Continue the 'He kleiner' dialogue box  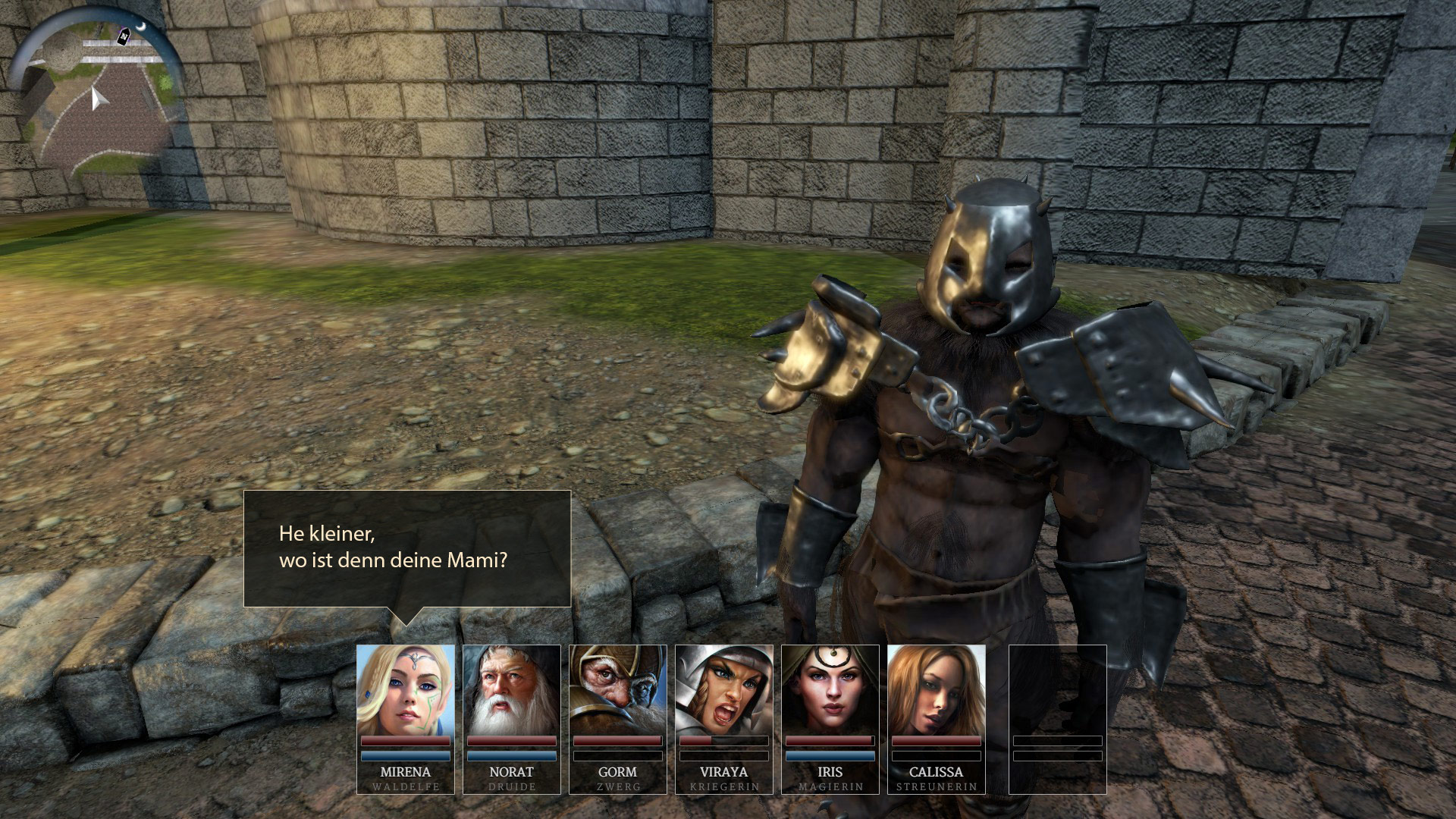[406, 548]
